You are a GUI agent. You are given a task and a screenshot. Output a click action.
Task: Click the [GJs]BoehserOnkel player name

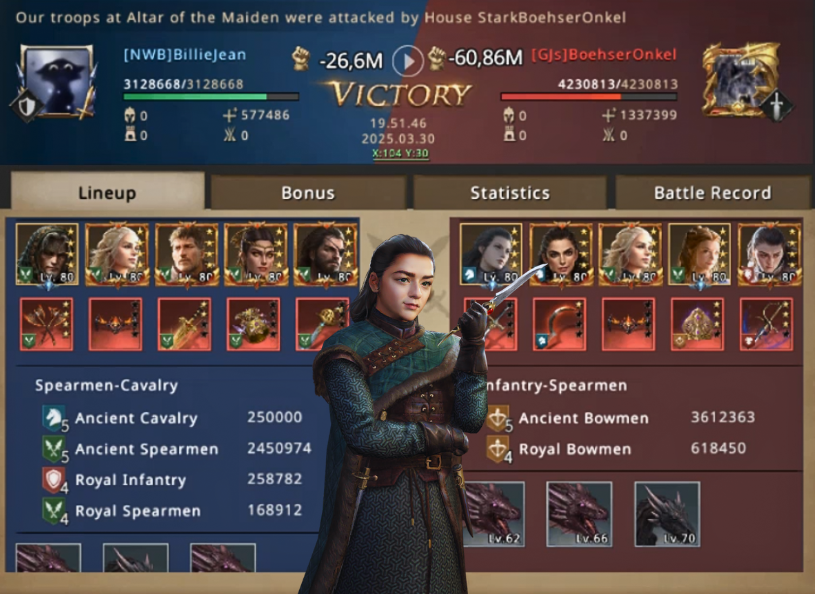pos(604,55)
